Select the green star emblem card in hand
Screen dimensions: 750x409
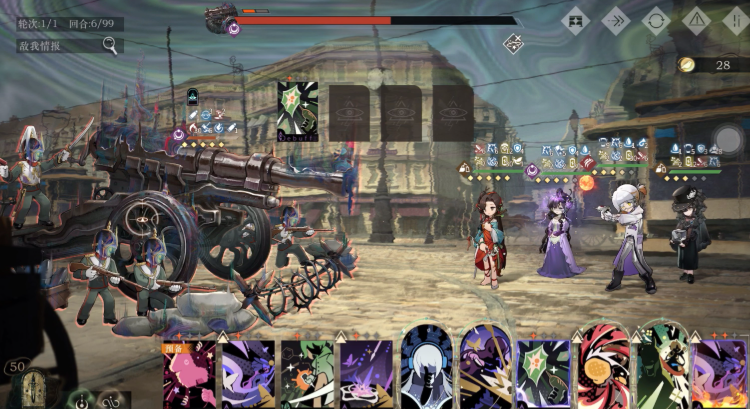coord(544,374)
